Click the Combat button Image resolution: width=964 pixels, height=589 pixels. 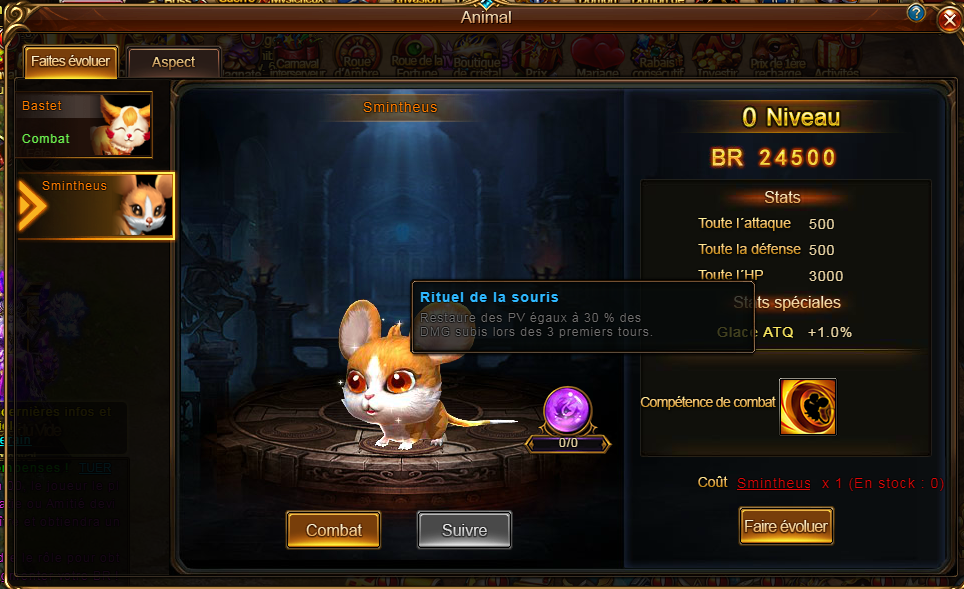coord(334,530)
